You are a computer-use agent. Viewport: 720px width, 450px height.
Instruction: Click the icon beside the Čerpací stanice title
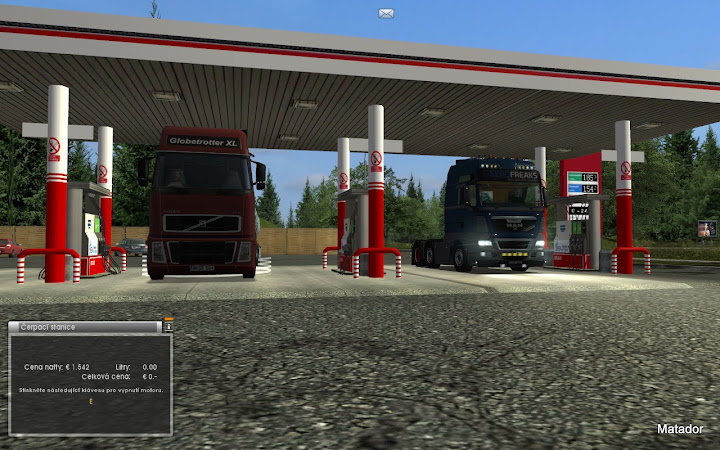coord(168,326)
